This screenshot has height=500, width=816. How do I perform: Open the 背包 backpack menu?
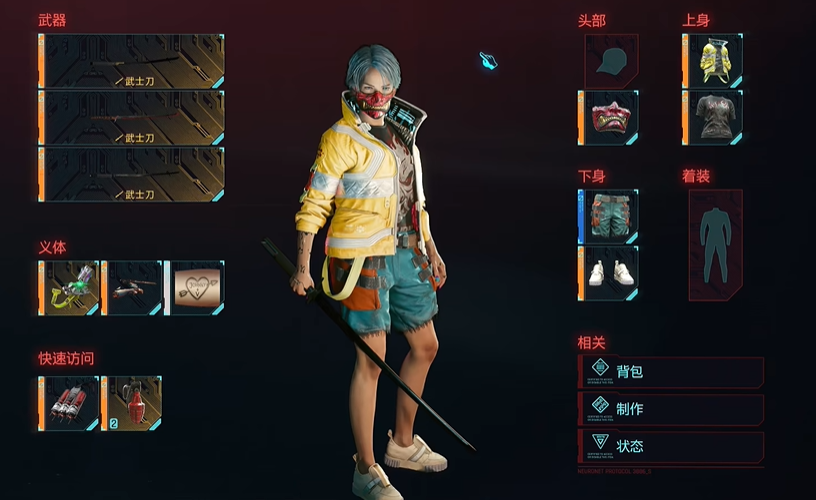[x=671, y=372]
